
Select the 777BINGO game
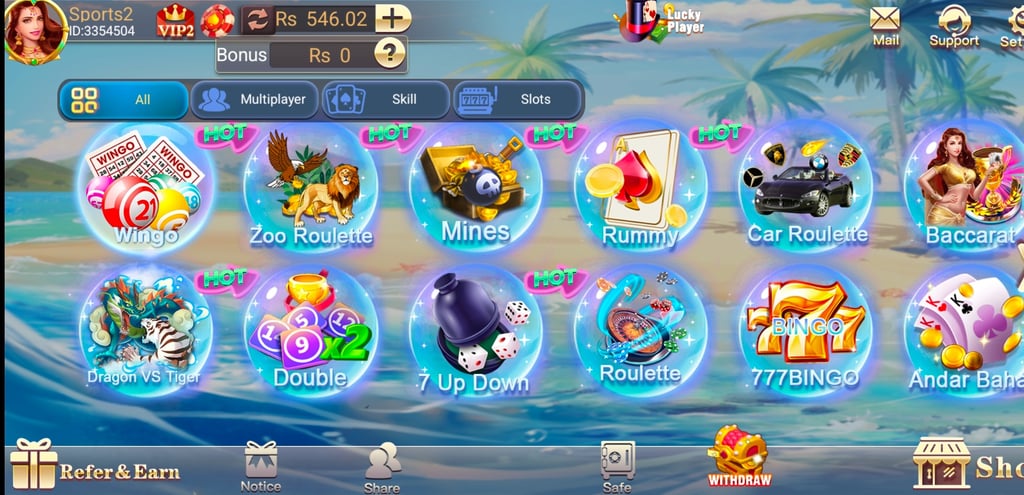click(x=805, y=332)
